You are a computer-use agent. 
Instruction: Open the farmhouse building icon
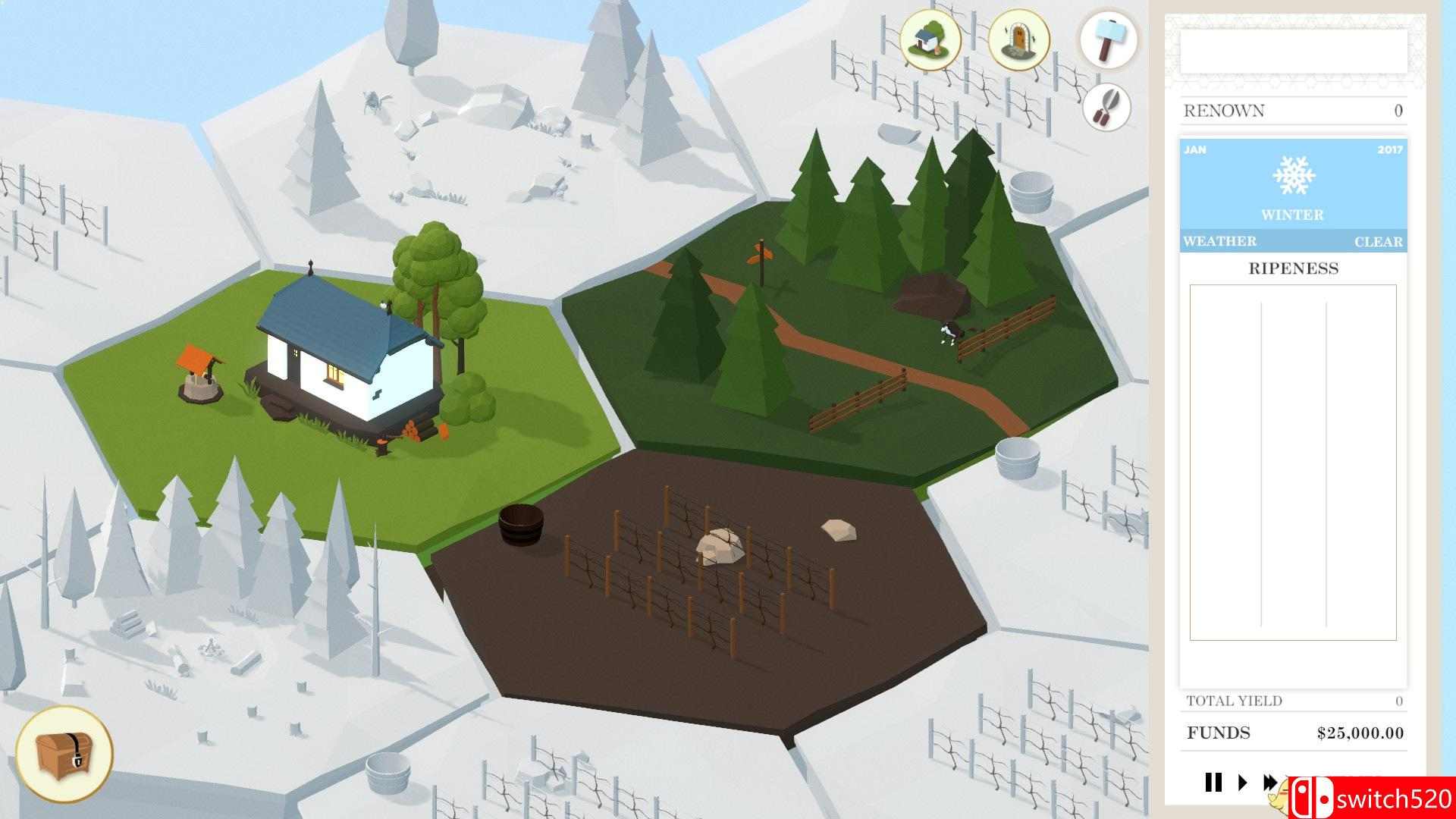coord(930,39)
